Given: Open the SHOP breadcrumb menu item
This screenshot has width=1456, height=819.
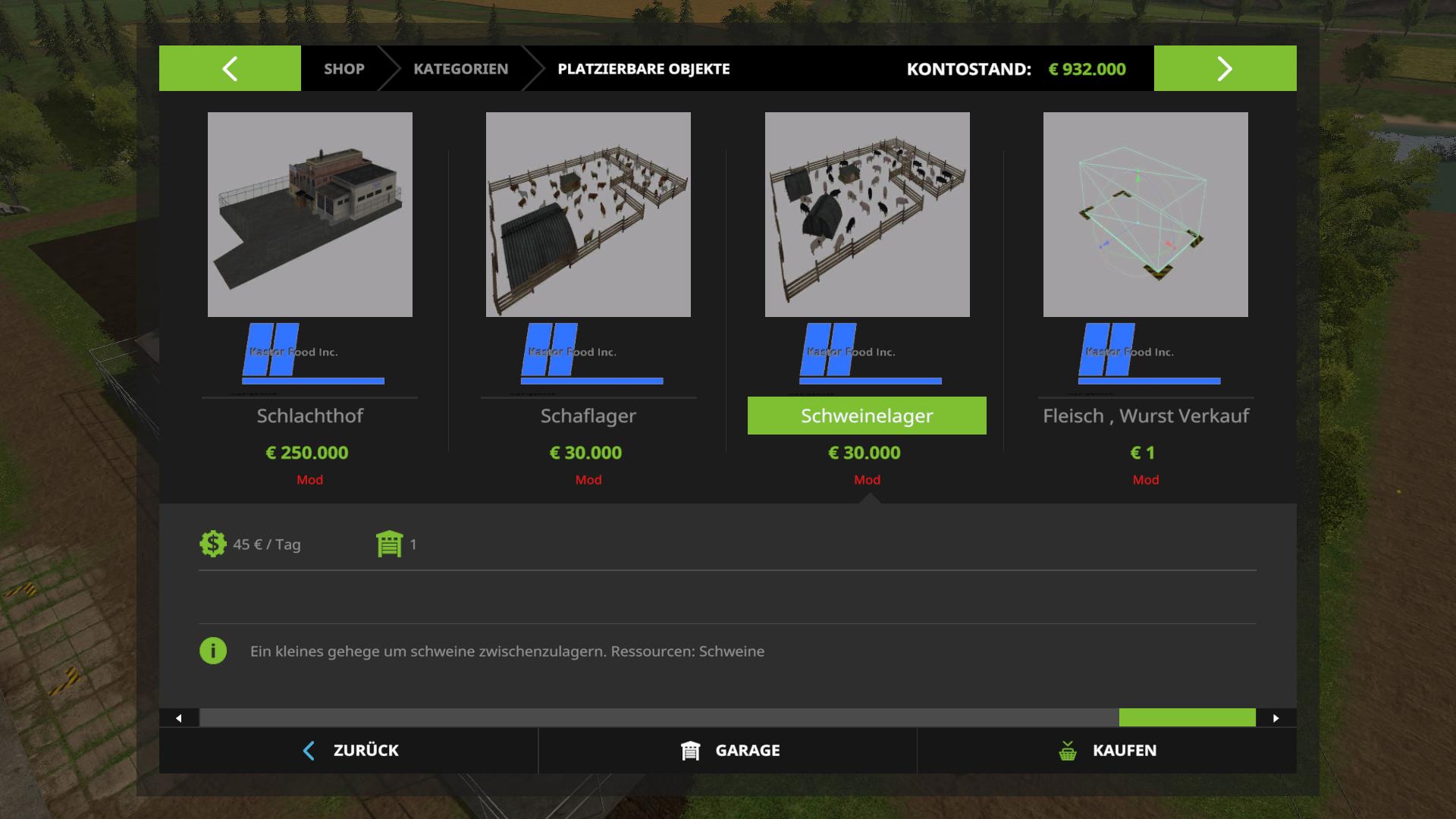Looking at the screenshot, I should click(x=344, y=68).
